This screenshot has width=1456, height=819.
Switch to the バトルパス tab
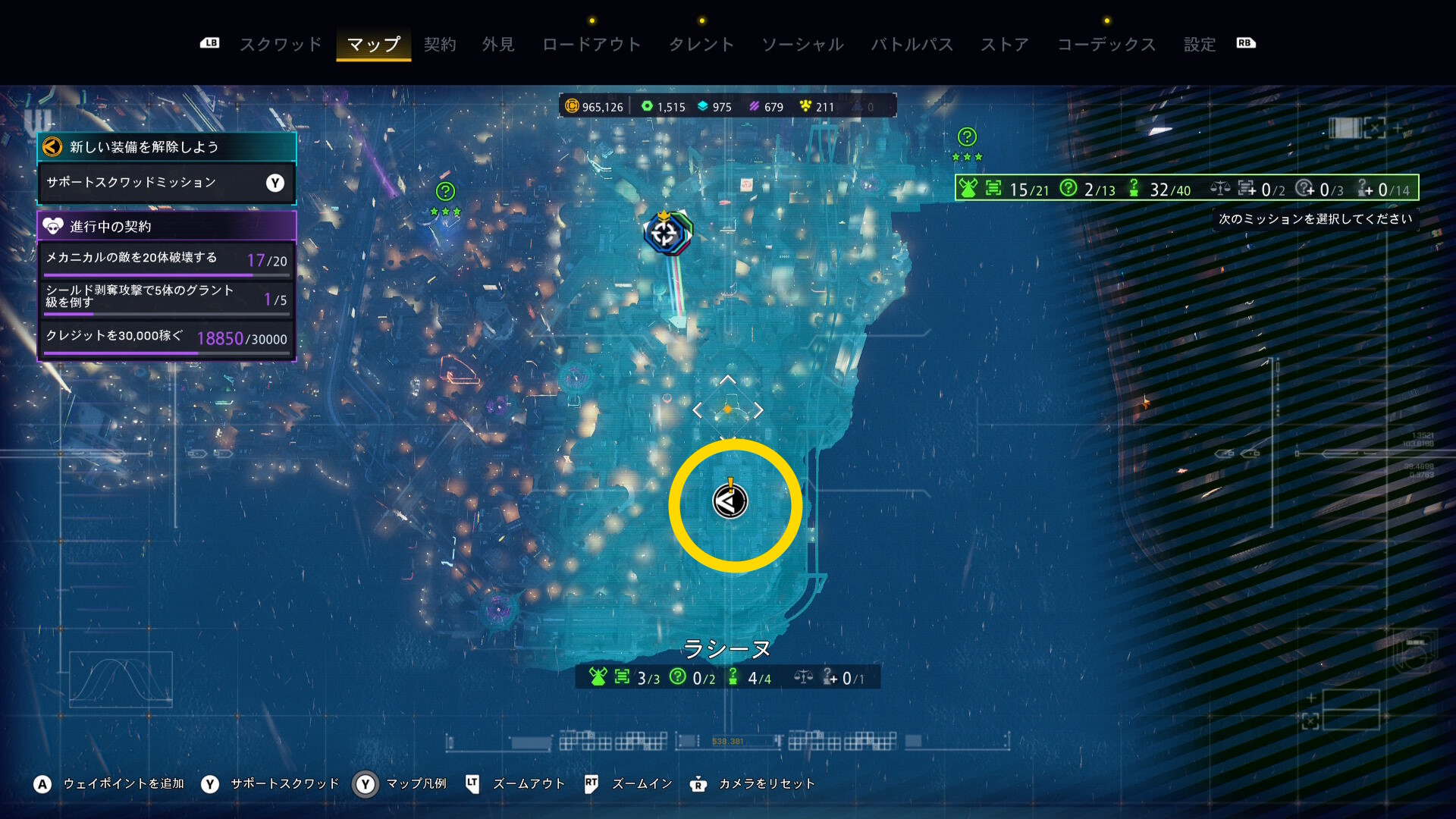(x=912, y=45)
